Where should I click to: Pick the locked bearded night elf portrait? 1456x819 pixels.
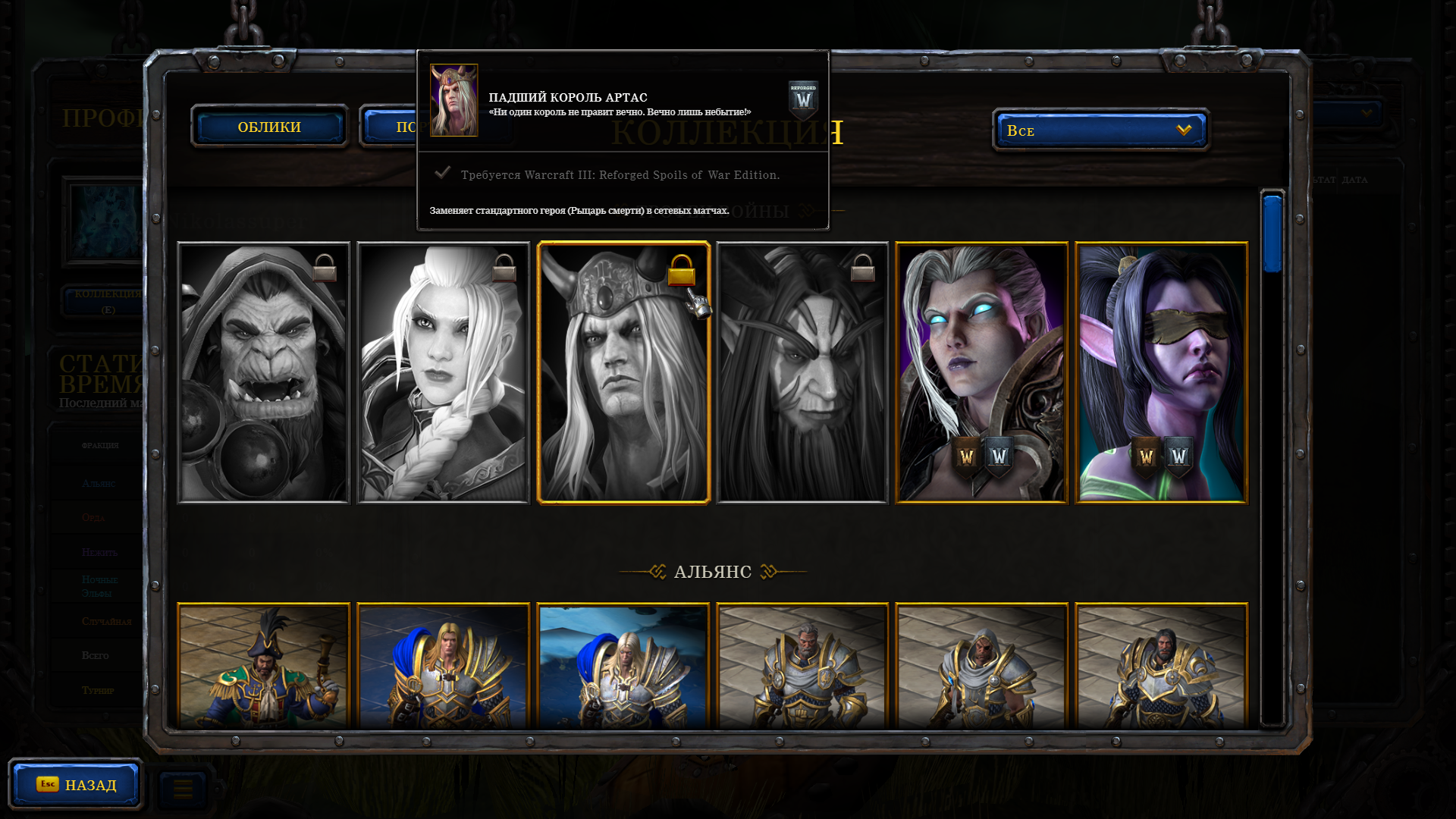pyautogui.click(x=802, y=372)
